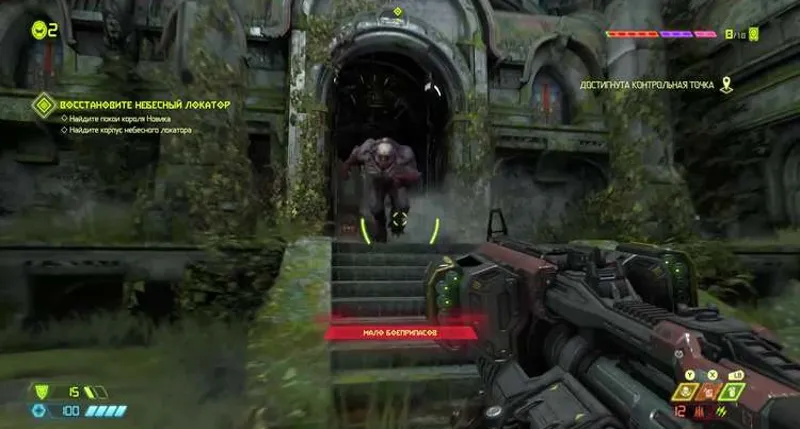Select the checkpoint reached marker icon
The width and height of the screenshot is (800, 429).
tap(726, 85)
